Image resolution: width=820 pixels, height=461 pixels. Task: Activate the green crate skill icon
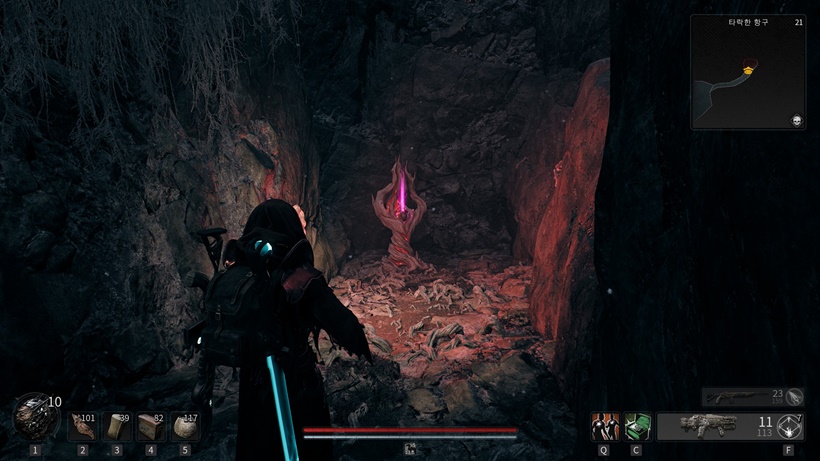(637, 427)
